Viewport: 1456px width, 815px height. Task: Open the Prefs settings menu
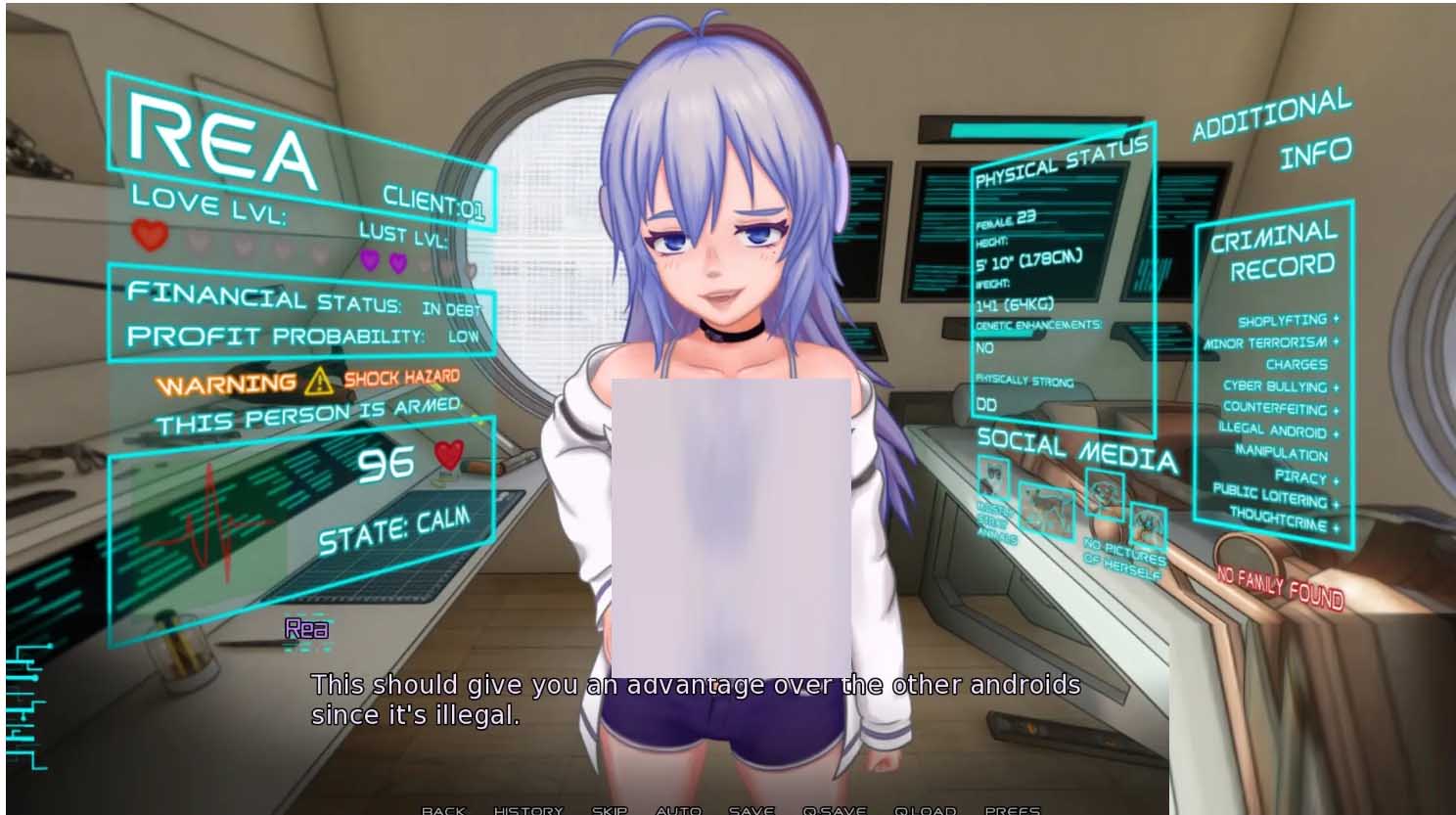point(1012,809)
